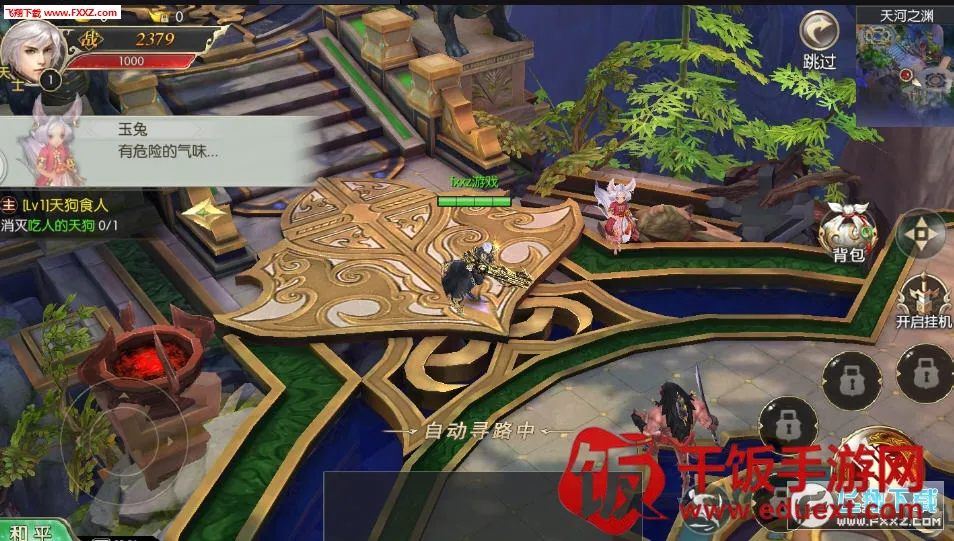Open the 天河之渊 minimap
Screen dimensions: 954x541
coord(904,68)
